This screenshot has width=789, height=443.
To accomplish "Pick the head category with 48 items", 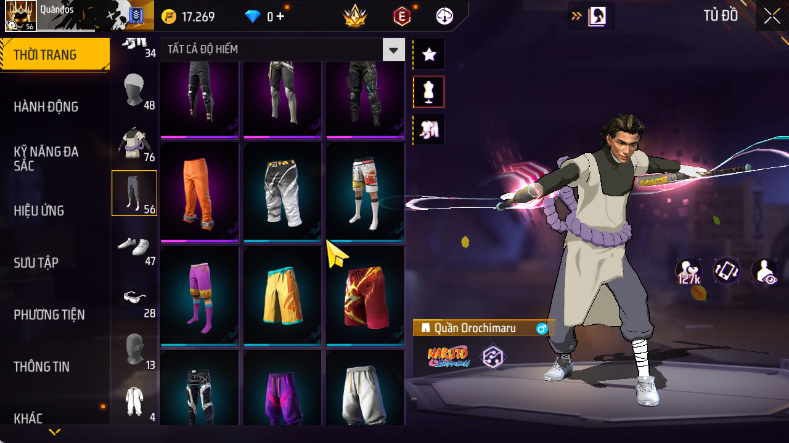I will tap(133, 93).
